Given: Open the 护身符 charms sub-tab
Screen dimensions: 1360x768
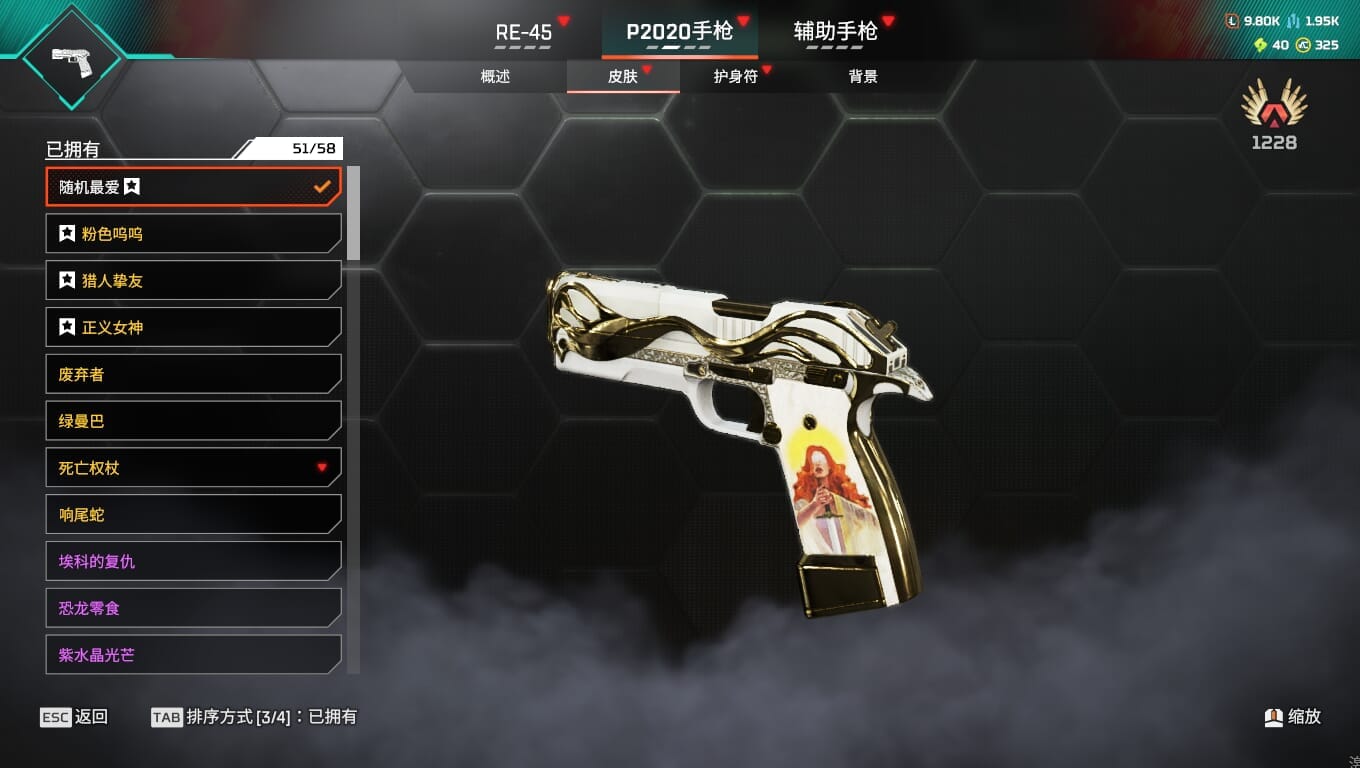Looking at the screenshot, I should pos(736,77).
